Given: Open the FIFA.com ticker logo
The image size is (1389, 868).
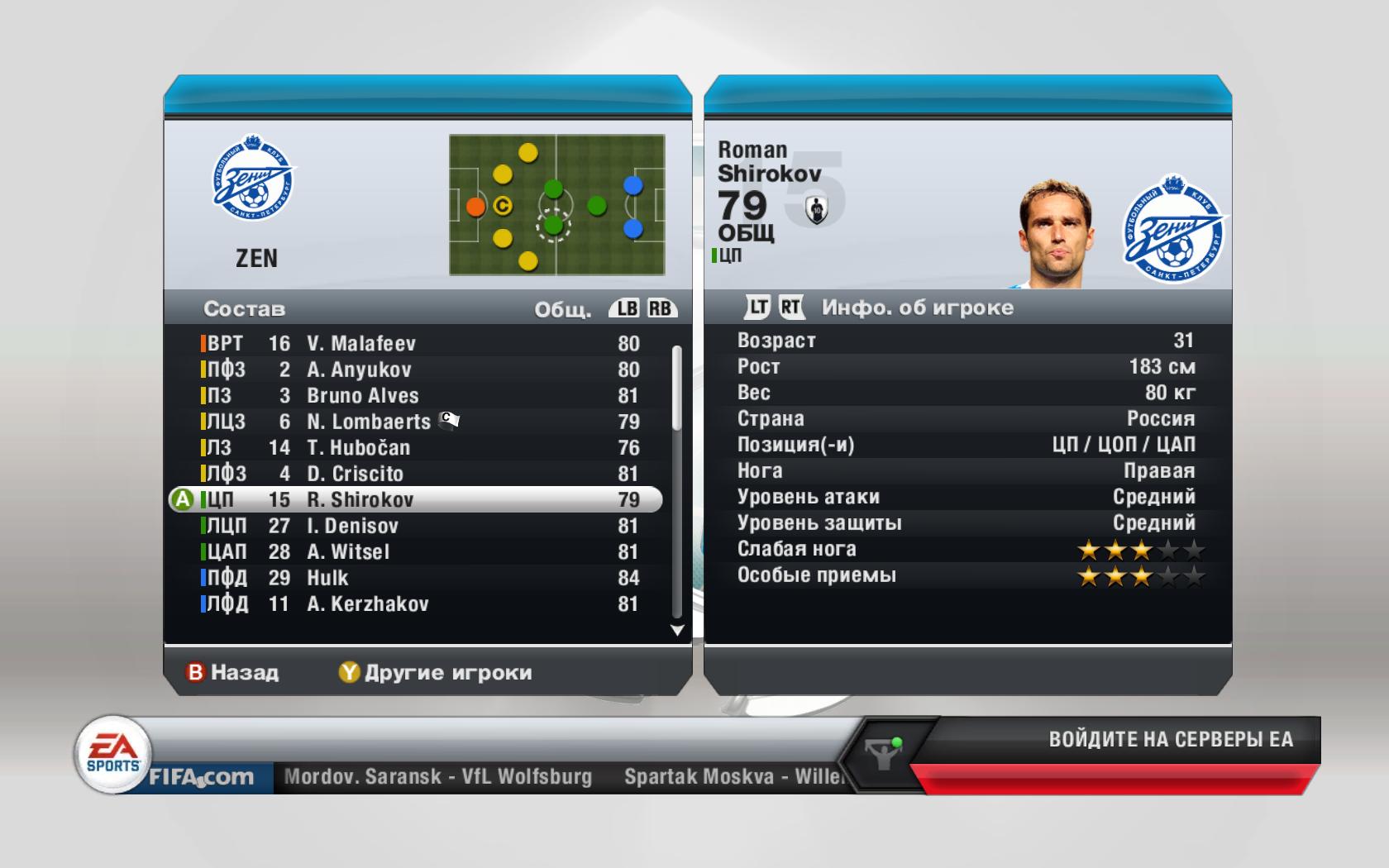Looking at the screenshot, I should (201, 777).
